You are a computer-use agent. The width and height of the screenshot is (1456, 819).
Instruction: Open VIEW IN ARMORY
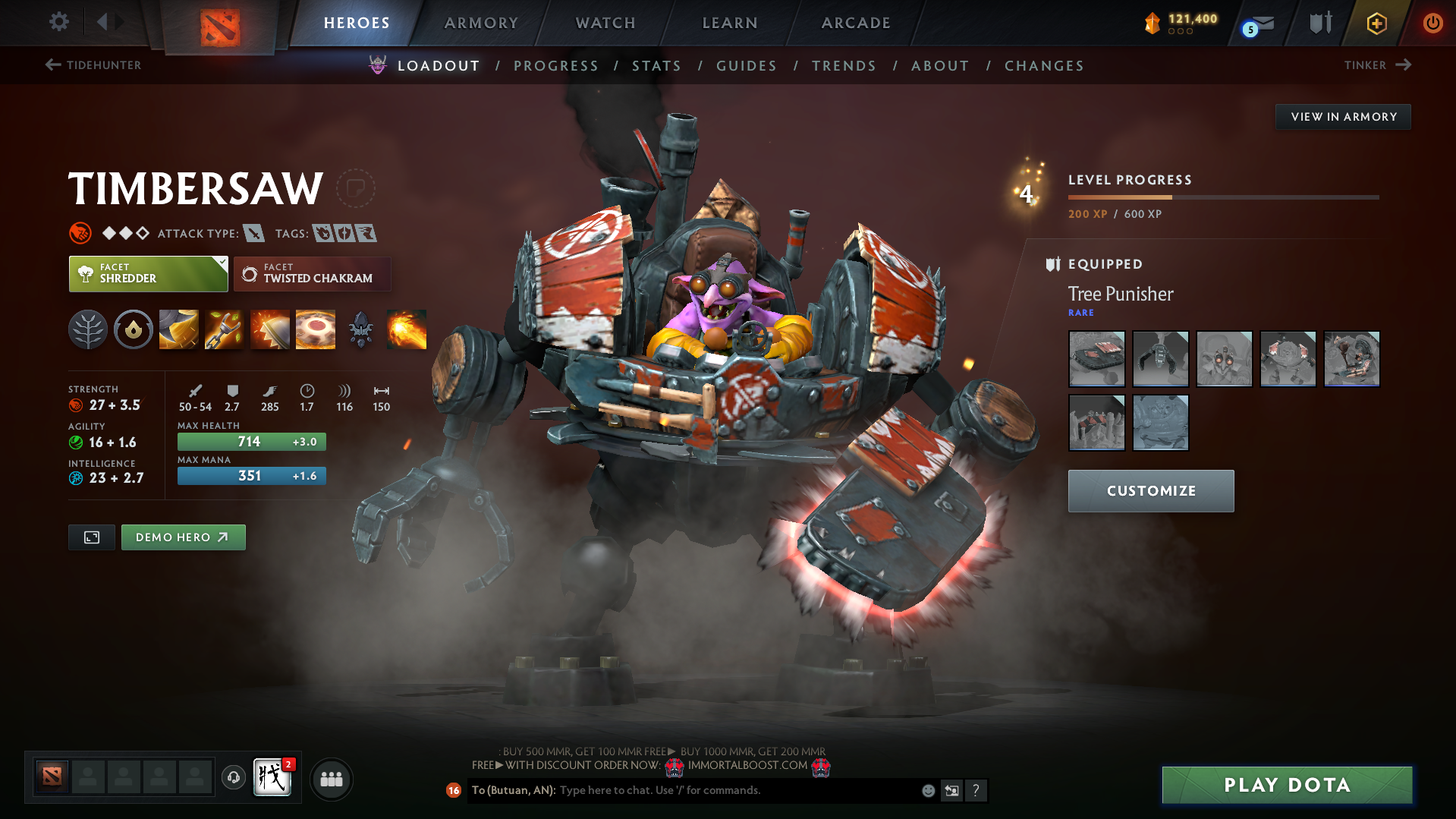click(x=1343, y=116)
